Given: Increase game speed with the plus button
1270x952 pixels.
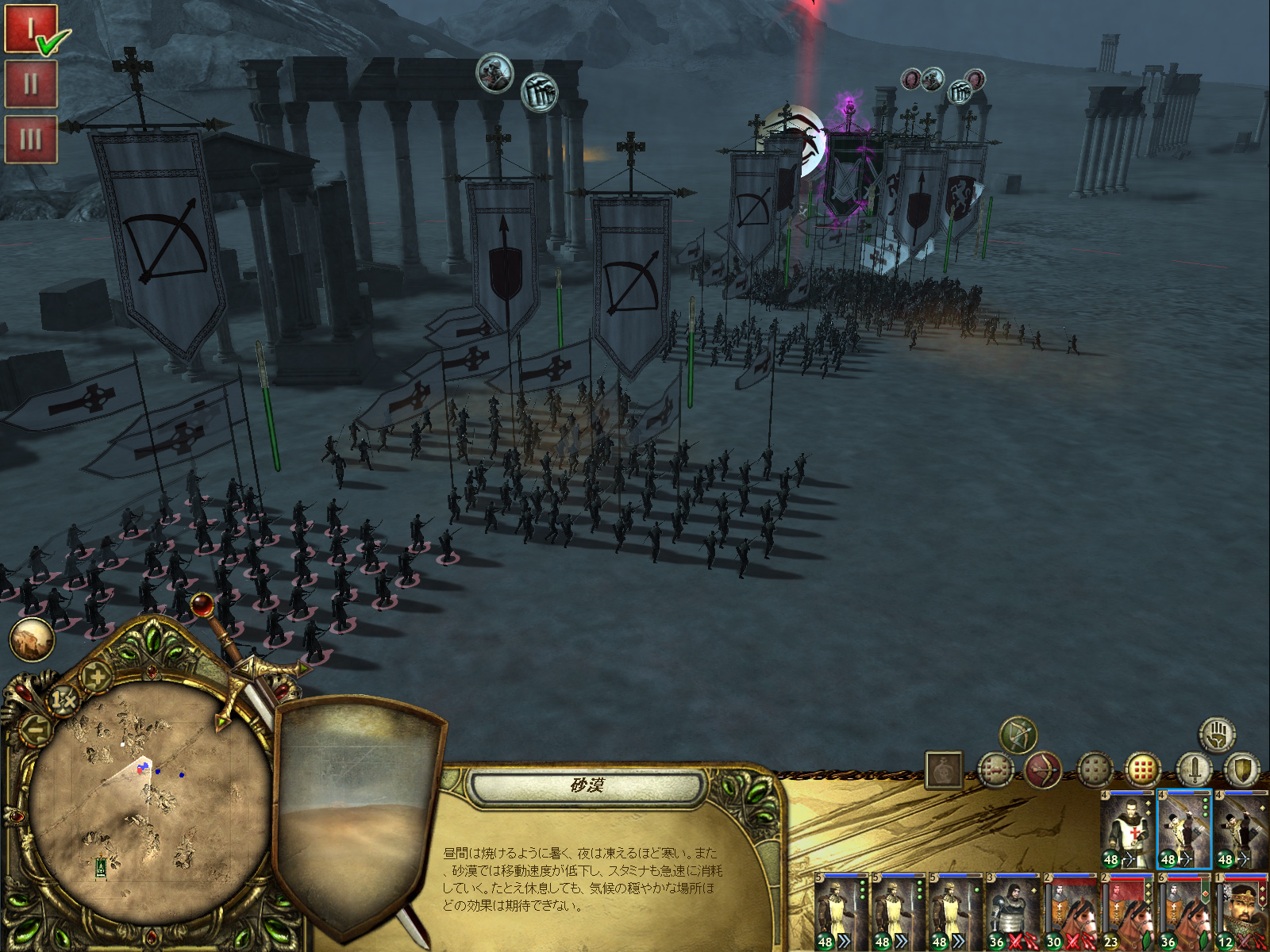Looking at the screenshot, I should click(x=96, y=678).
